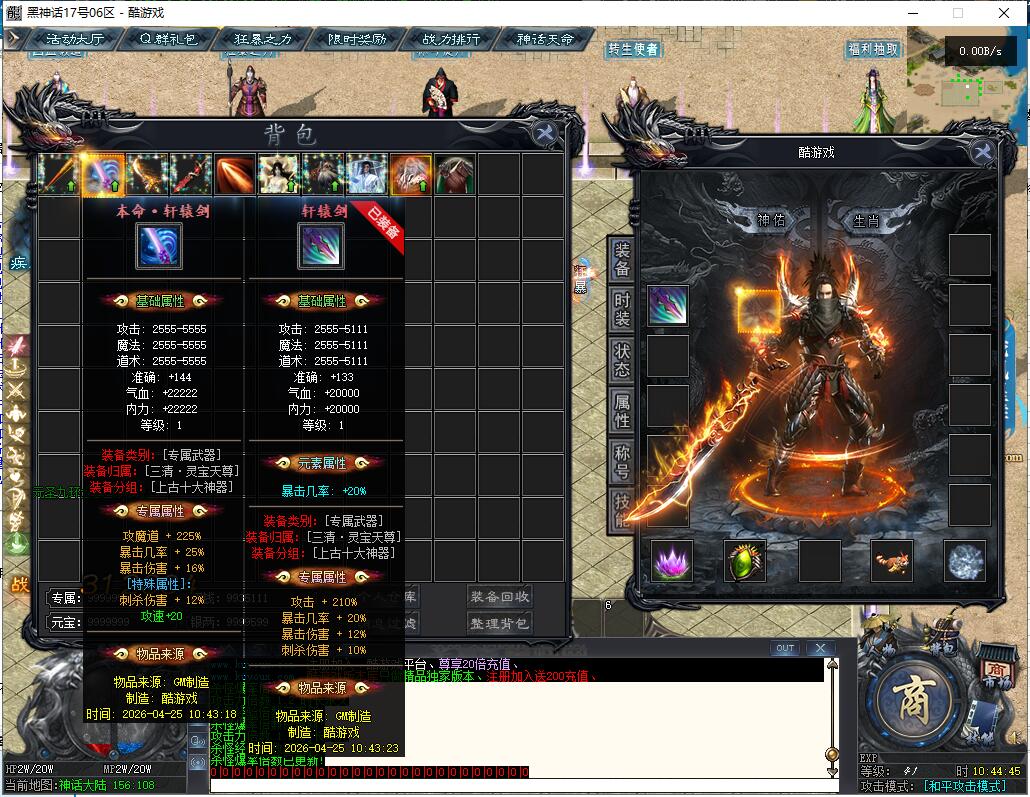Viewport: 1030px width, 797px height.
Task: Open the 生肖 zodiac section
Action: coord(866,220)
